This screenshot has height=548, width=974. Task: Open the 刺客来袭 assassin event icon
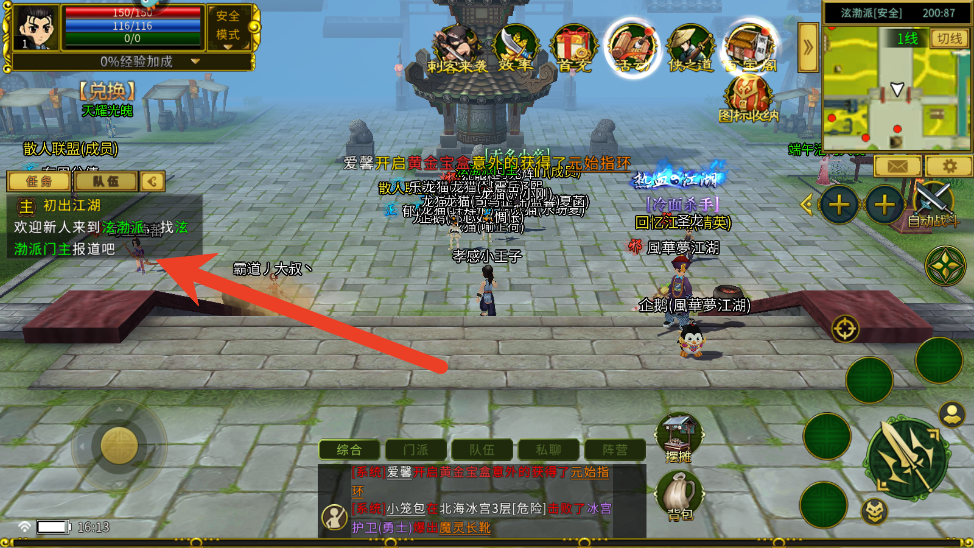coord(457,47)
